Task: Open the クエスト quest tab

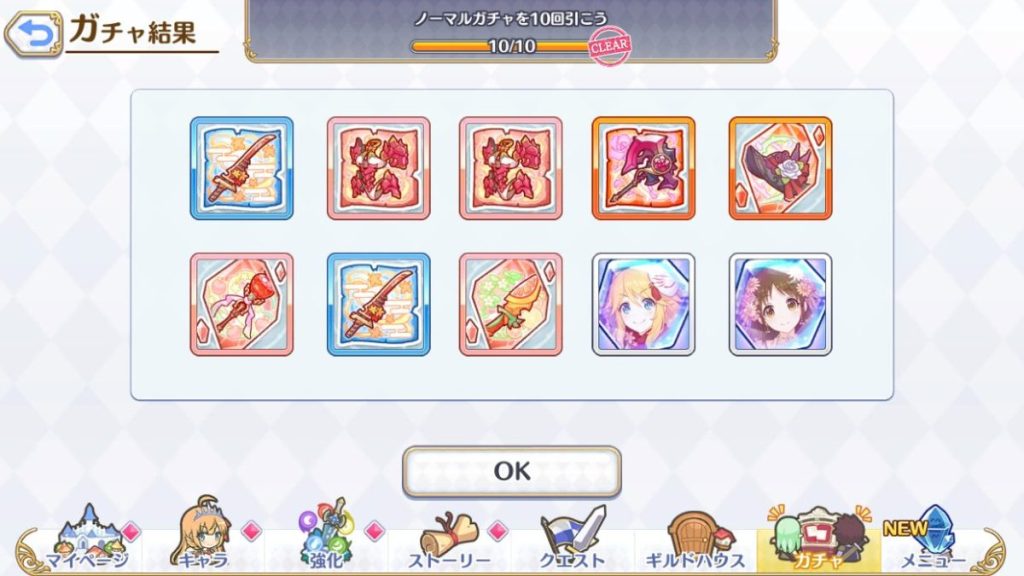Action: pos(573,541)
